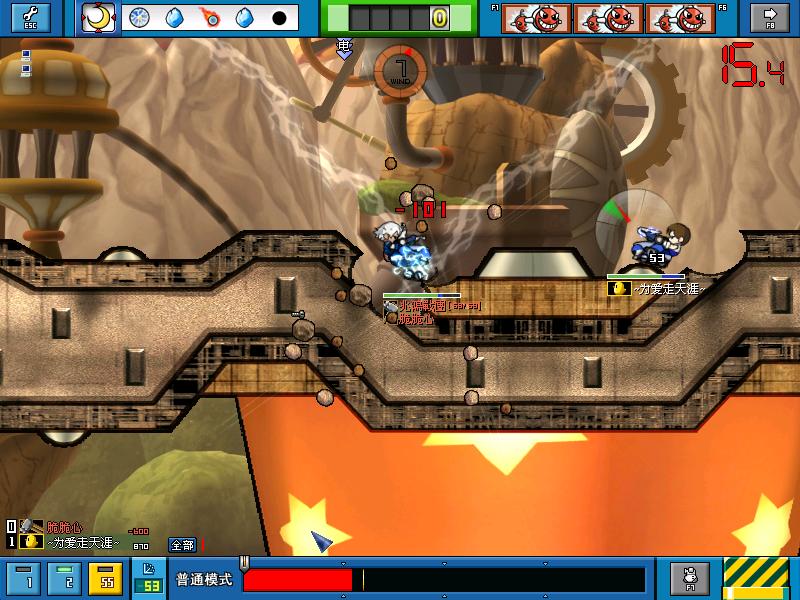The height and width of the screenshot is (600, 800).
Task: Toggle the 普通模式 firing mode label
Action: 204,579
